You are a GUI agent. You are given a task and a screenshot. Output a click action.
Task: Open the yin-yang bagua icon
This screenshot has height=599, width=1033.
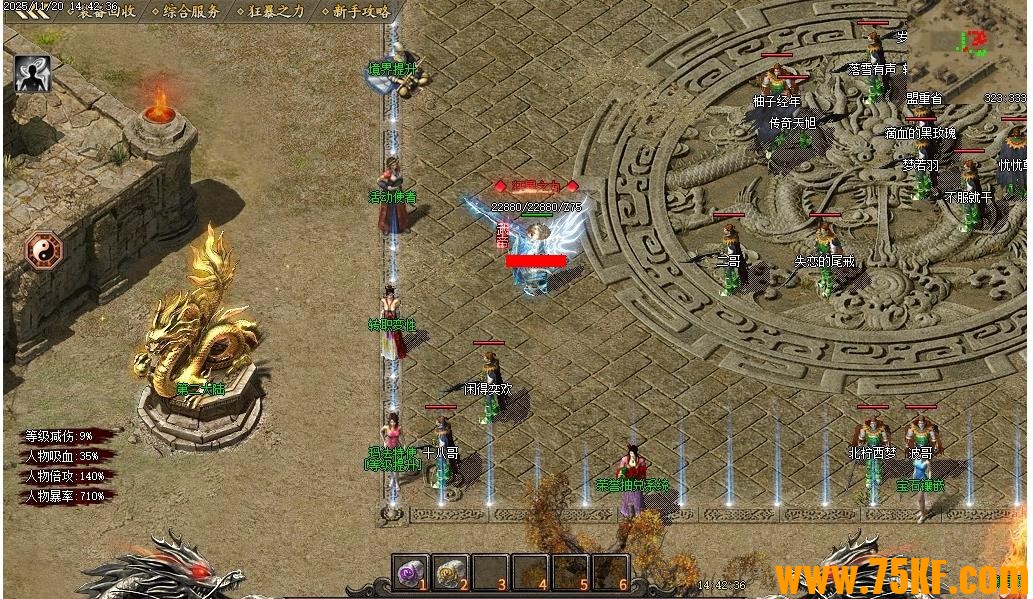(44, 249)
